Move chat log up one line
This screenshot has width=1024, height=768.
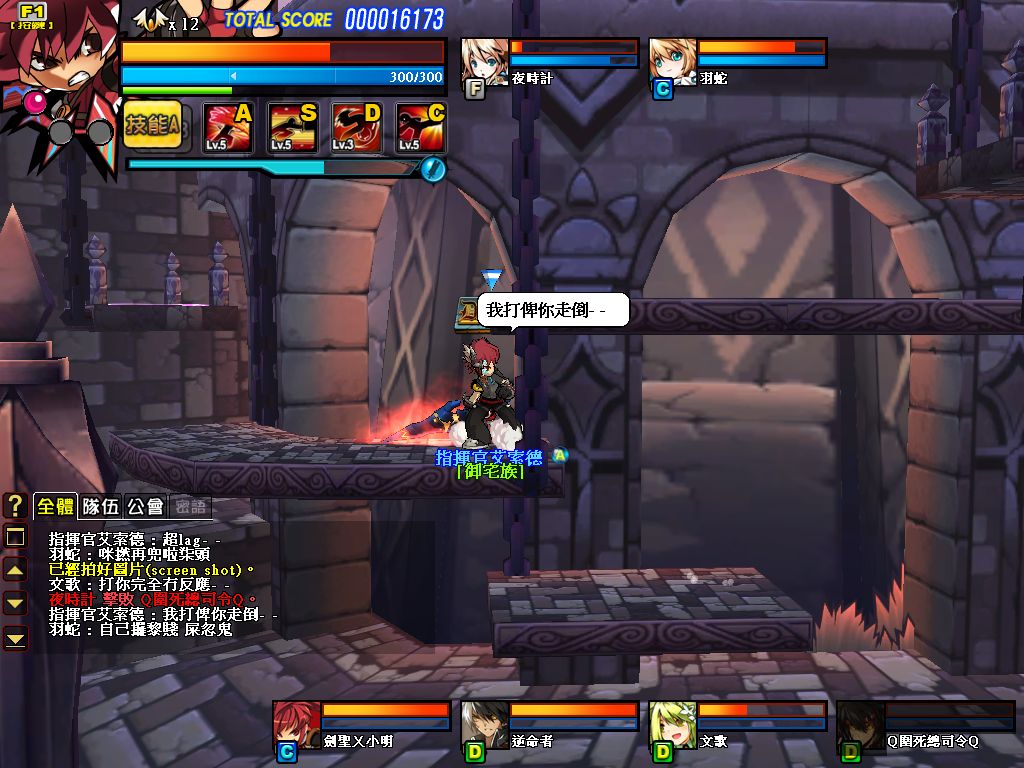[15, 570]
